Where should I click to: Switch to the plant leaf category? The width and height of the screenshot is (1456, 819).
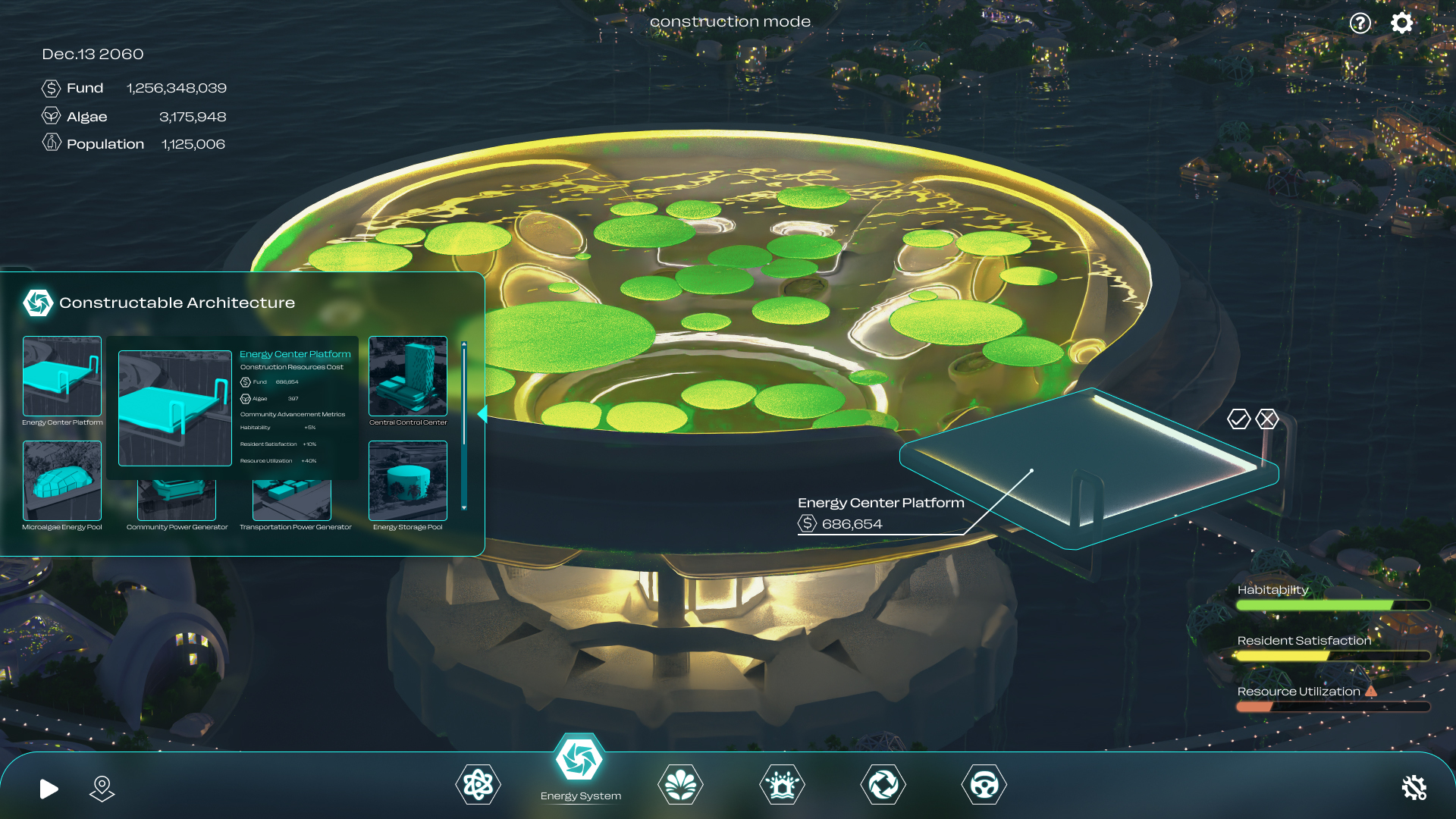[x=680, y=785]
